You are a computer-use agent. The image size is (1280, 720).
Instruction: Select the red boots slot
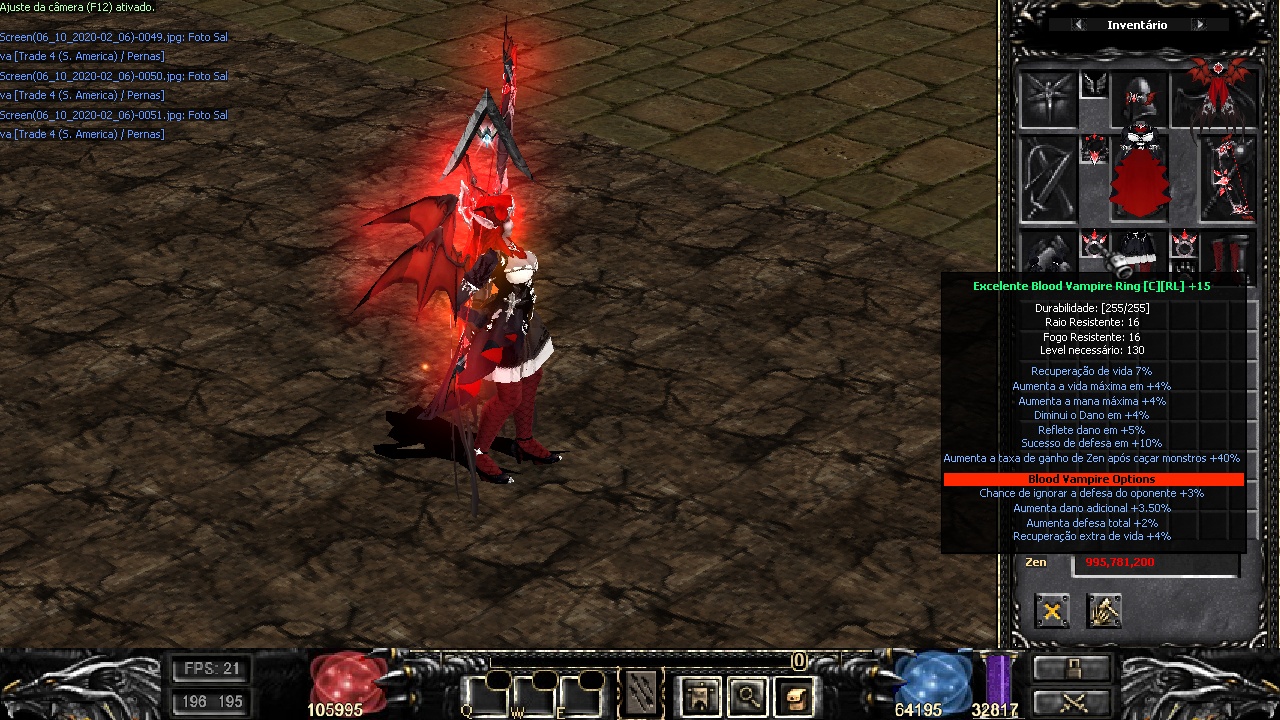click(1229, 254)
